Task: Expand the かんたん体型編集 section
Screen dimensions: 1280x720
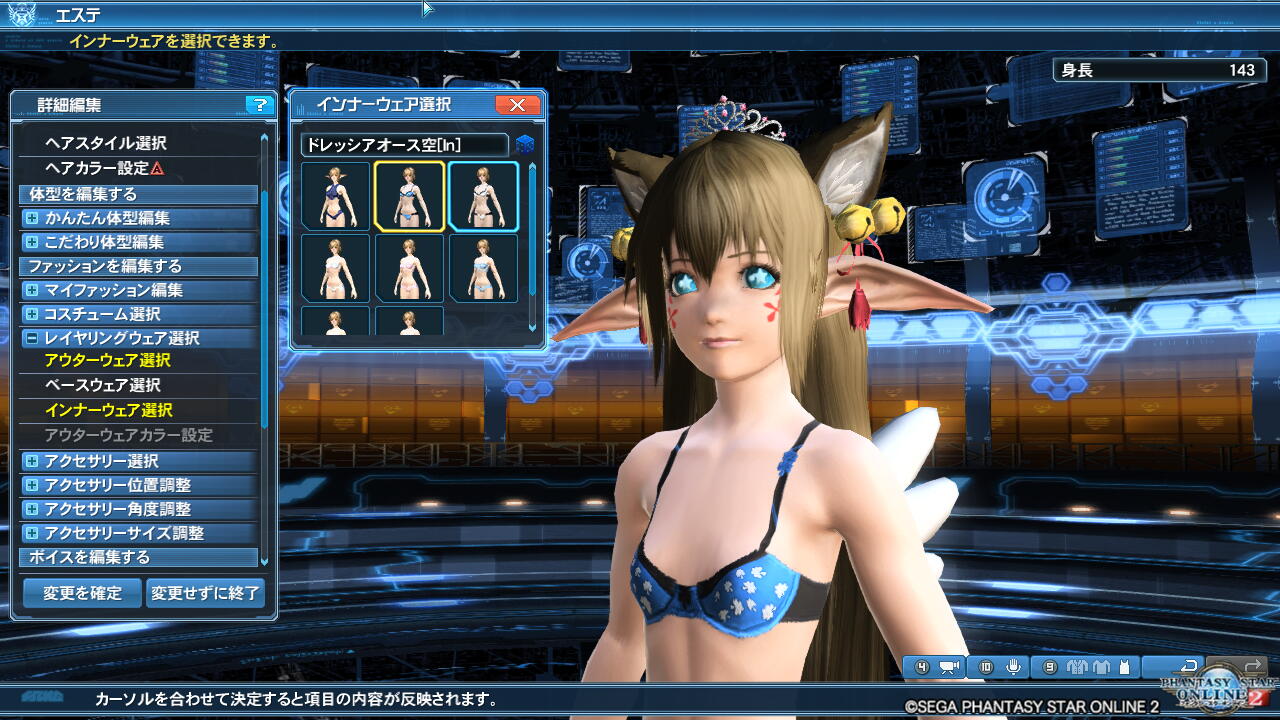Action: tap(32, 218)
